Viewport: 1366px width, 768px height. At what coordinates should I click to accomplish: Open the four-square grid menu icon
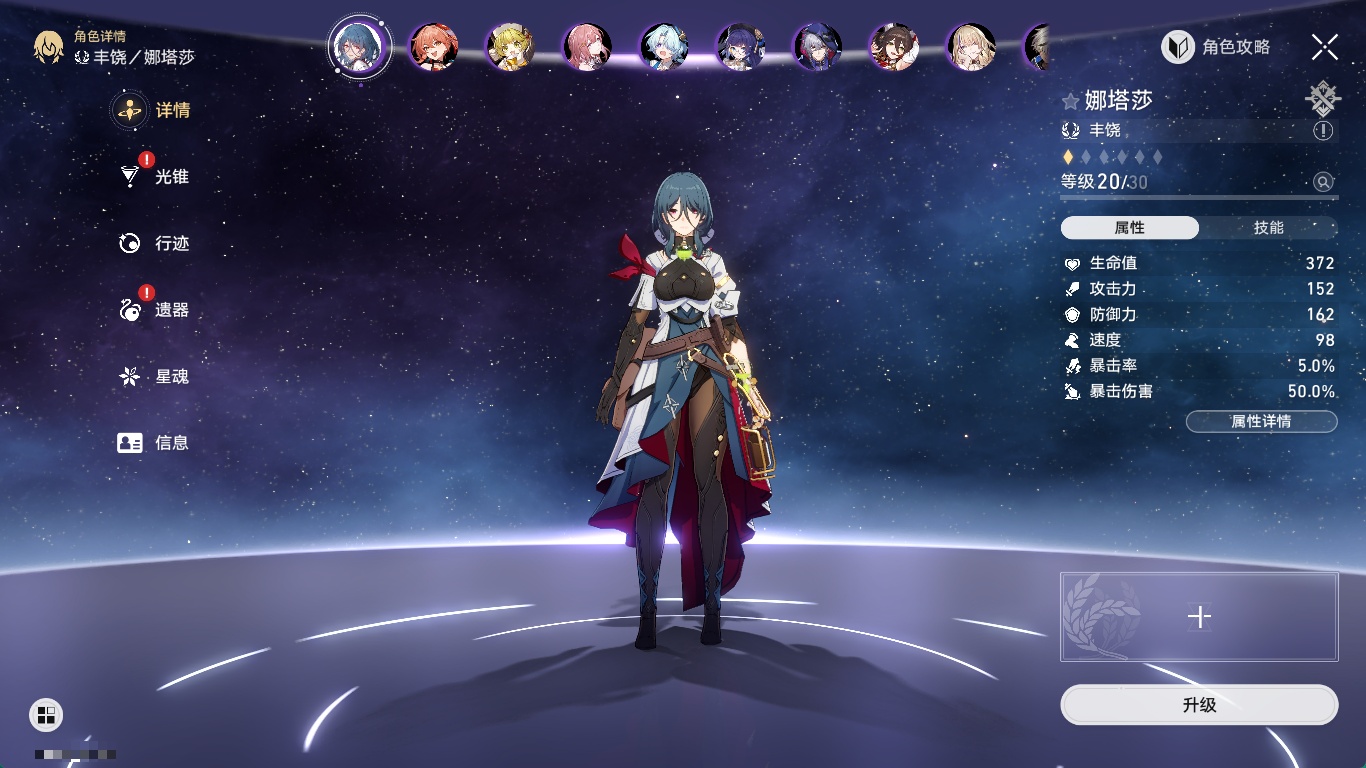click(x=46, y=714)
